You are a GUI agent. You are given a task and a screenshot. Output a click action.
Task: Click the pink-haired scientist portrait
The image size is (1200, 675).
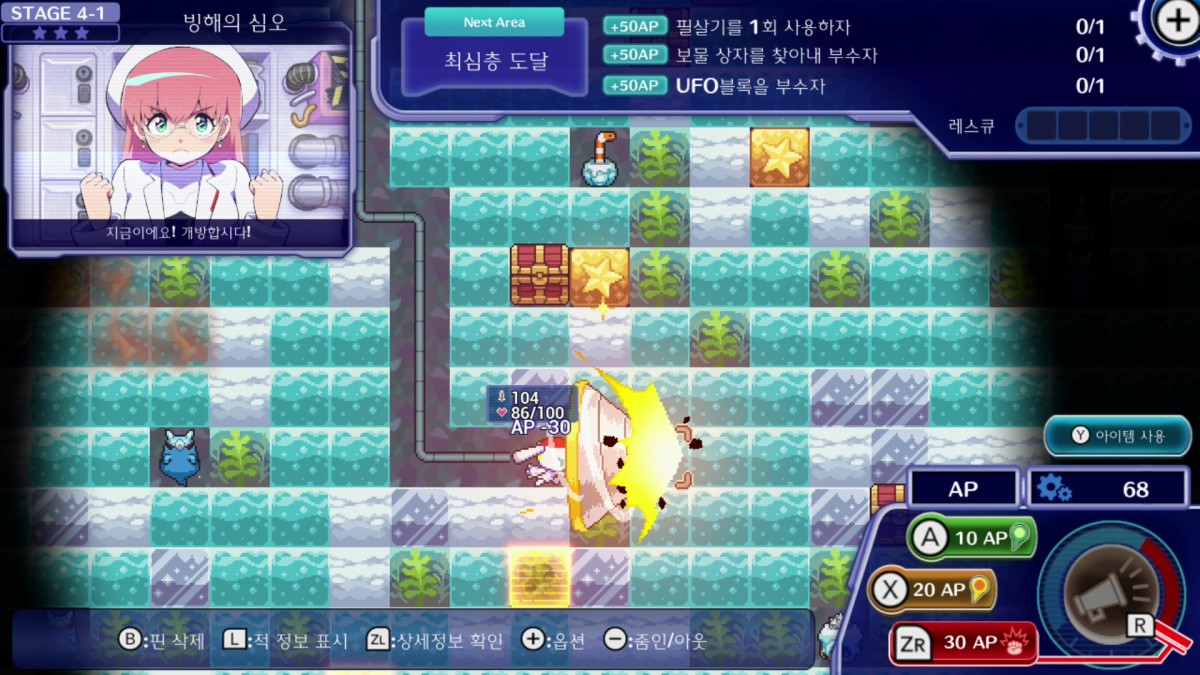pyautogui.click(x=180, y=135)
